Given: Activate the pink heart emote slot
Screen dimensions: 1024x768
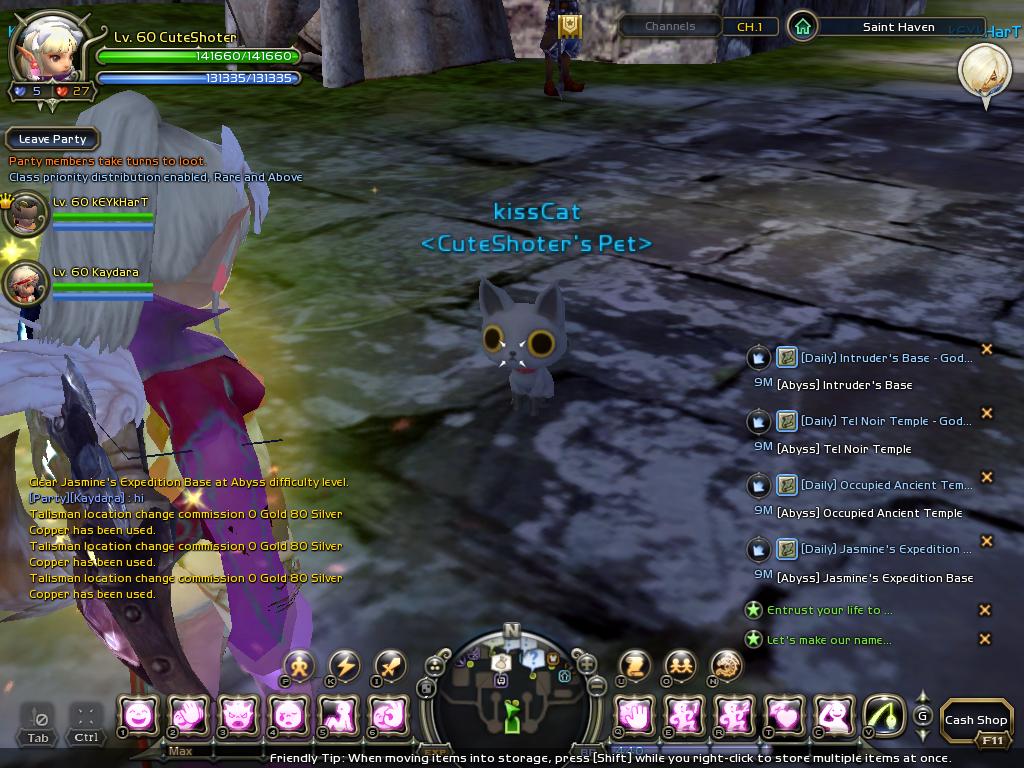Looking at the screenshot, I should click(x=785, y=715).
